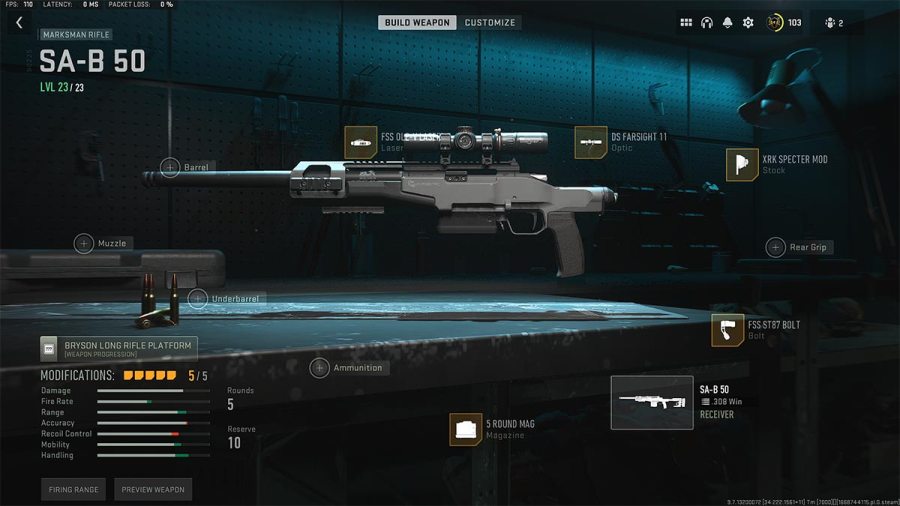Open the grid menu icon
Image resolution: width=900 pixels, height=506 pixels.
[x=686, y=22]
